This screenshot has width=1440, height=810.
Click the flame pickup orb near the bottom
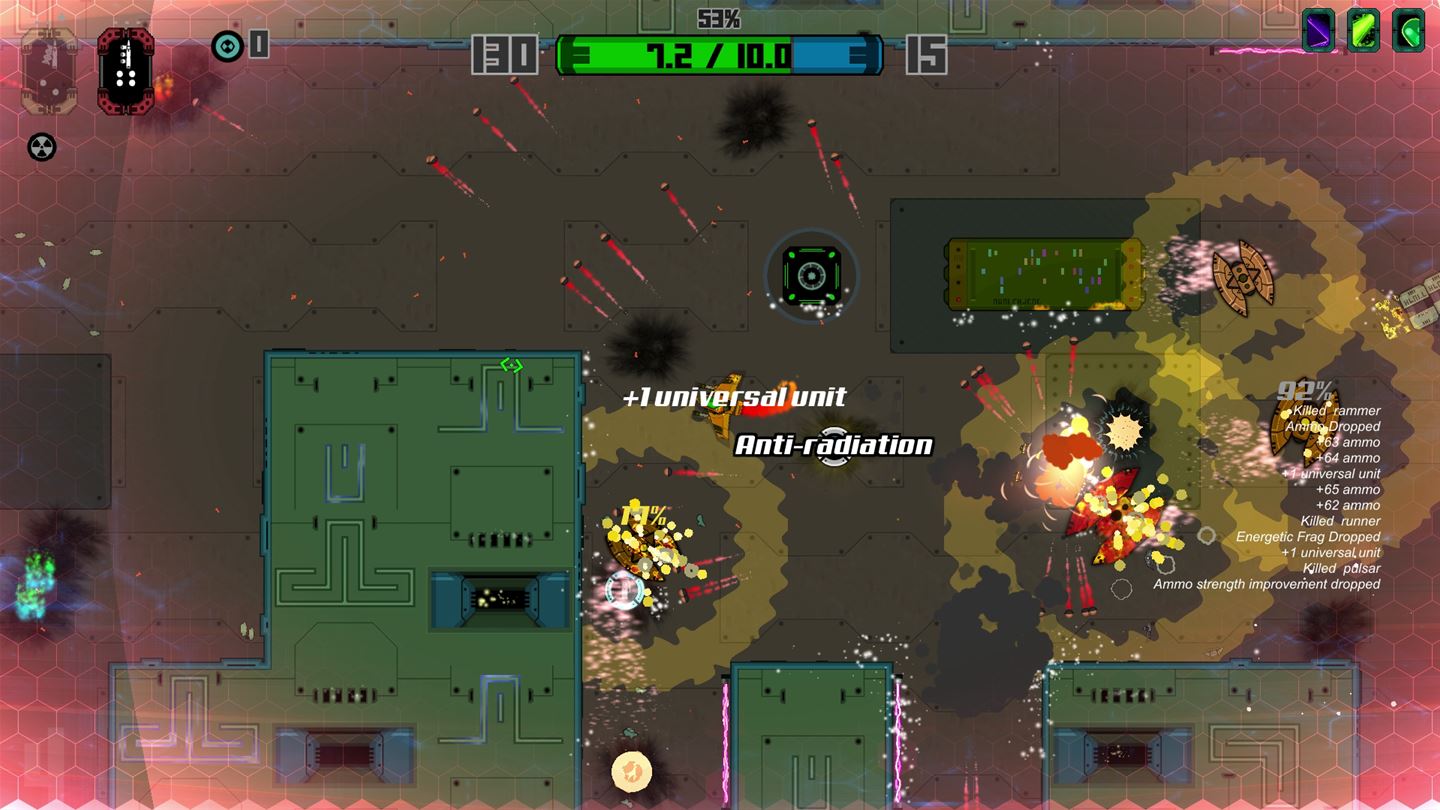coord(630,770)
